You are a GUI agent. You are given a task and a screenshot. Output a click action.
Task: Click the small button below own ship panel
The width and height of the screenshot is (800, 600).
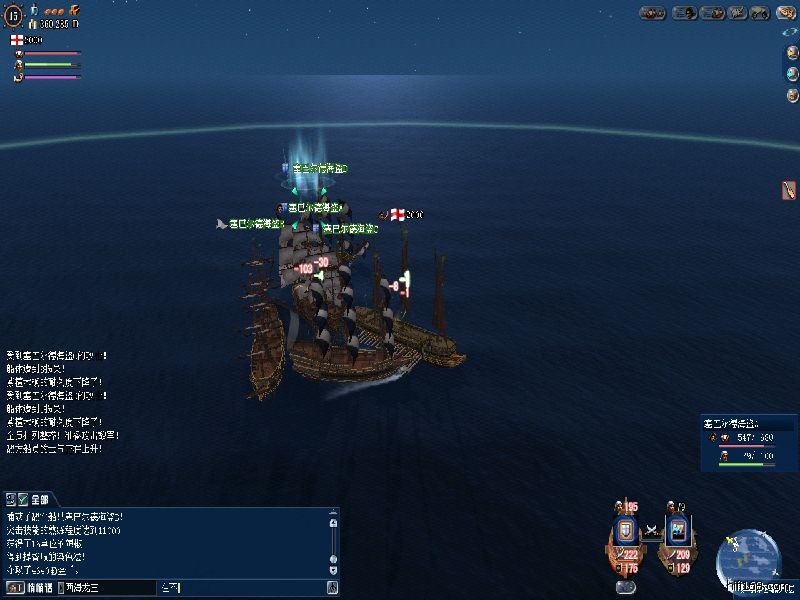click(x=627, y=587)
